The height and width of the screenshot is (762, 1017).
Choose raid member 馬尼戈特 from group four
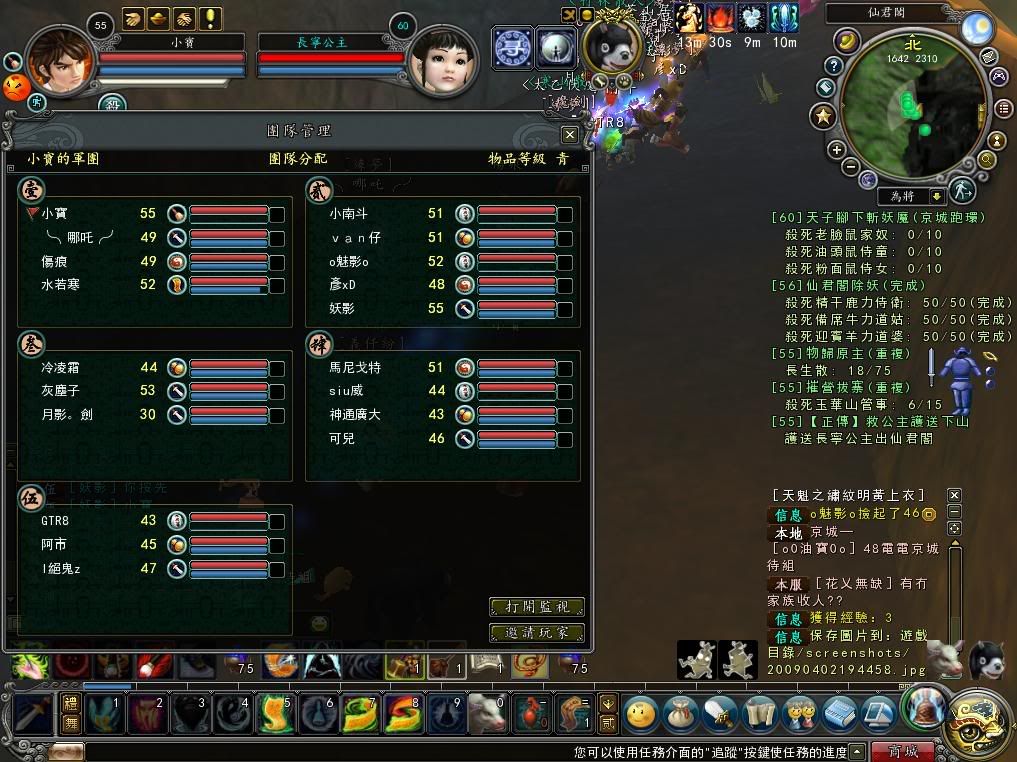tap(354, 368)
